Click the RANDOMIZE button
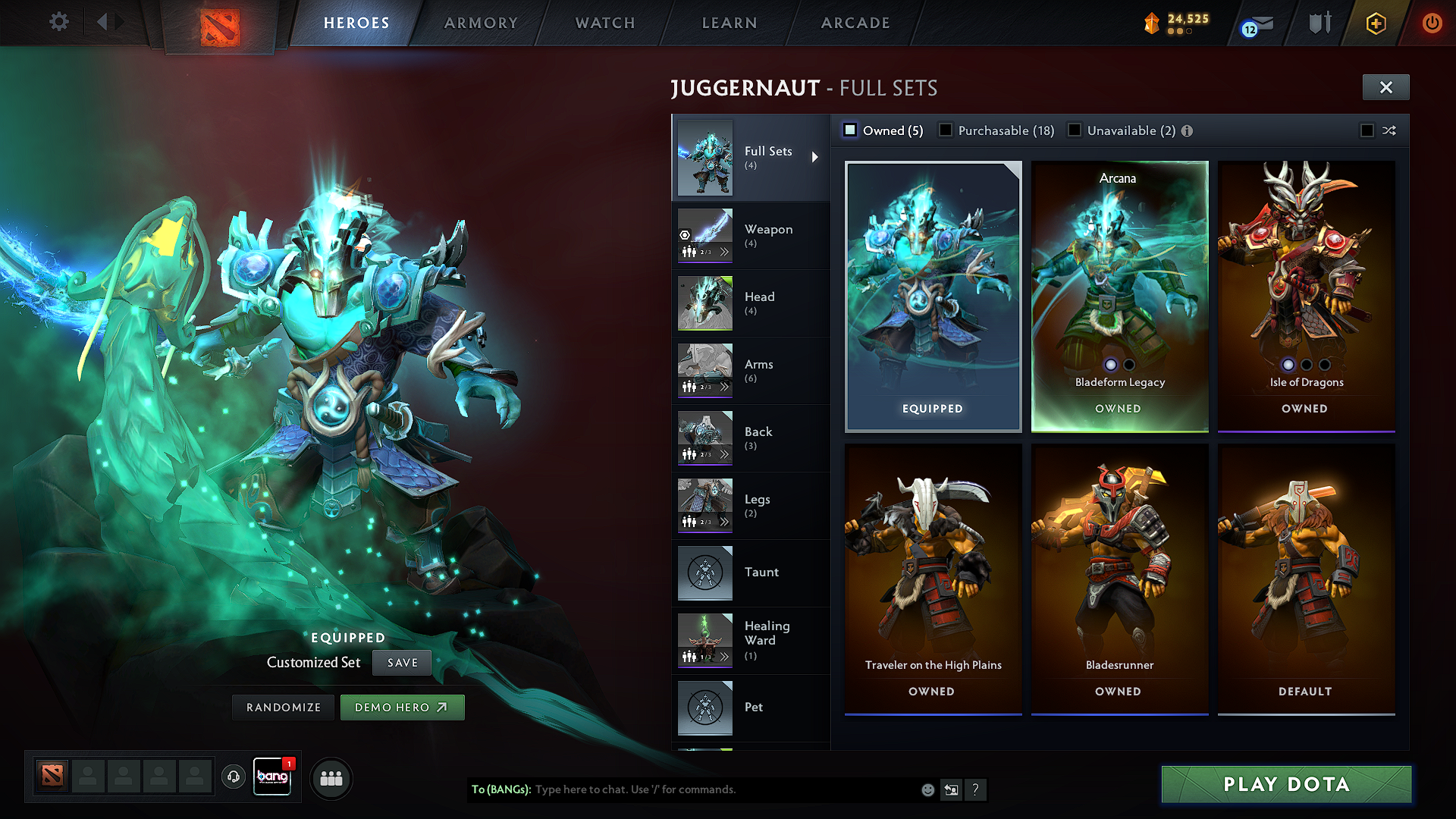Viewport: 1456px width, 819px height. [x=282, y=707]
